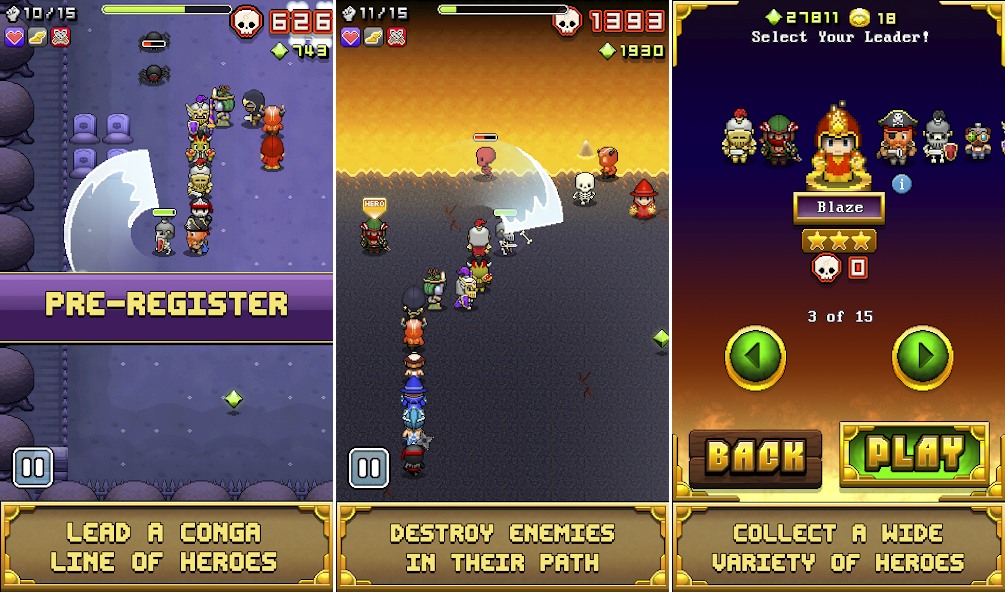Pause the game in the orange desert level

[x=368, y=467]
